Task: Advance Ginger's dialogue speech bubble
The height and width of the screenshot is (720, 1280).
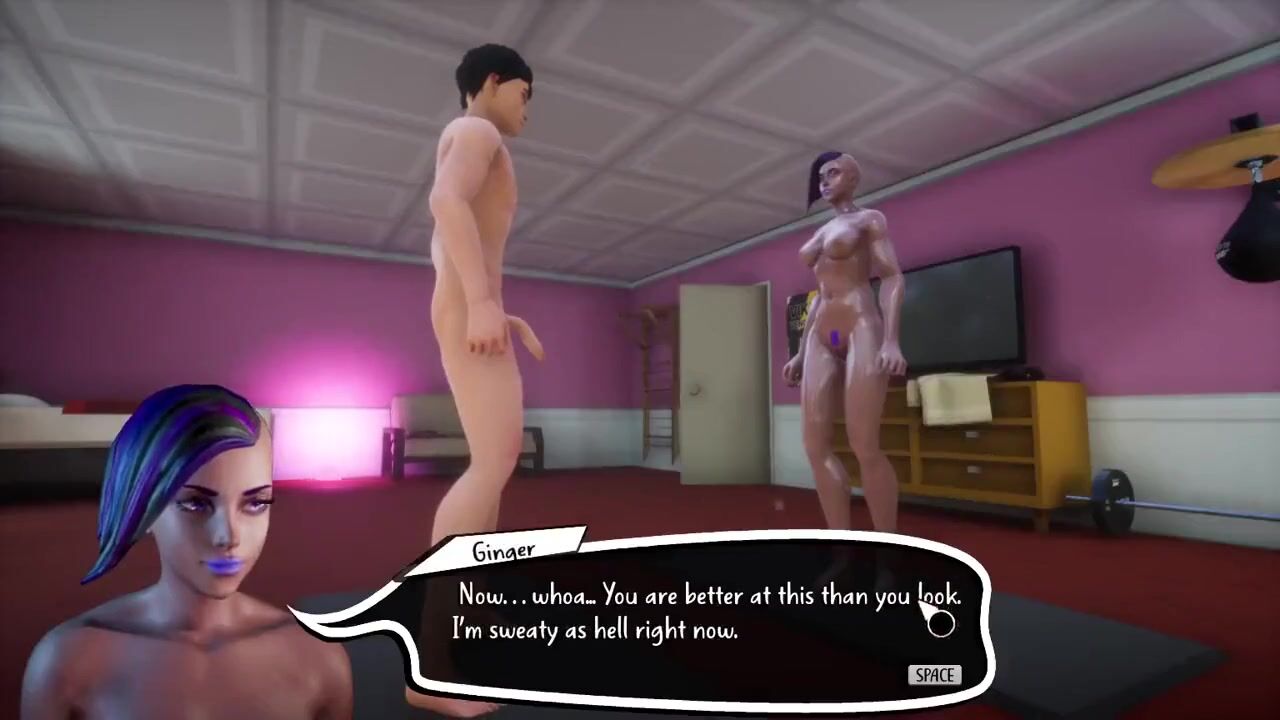Action: tap(934, 675)
